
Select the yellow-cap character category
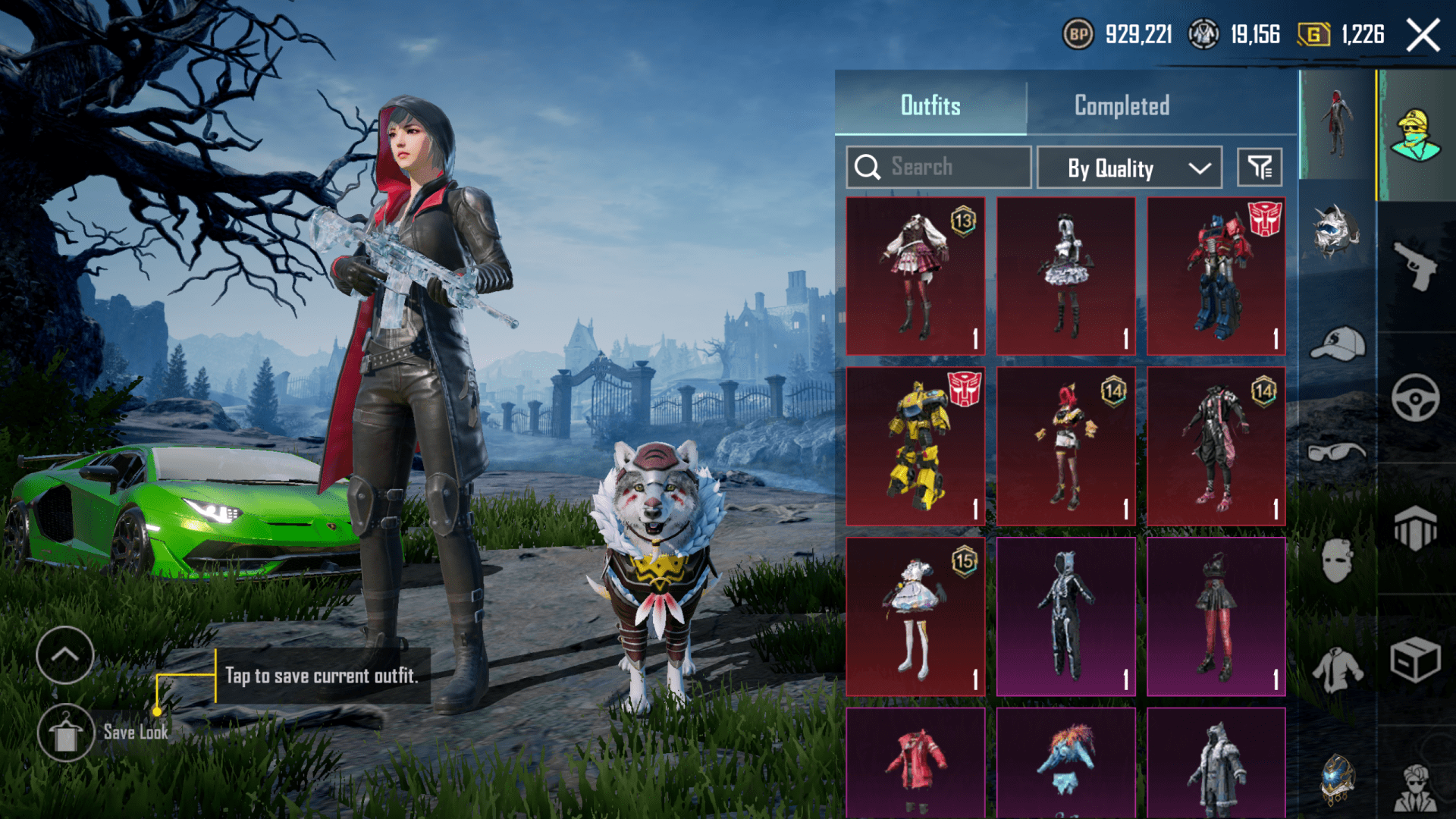tap(1415, 135)
